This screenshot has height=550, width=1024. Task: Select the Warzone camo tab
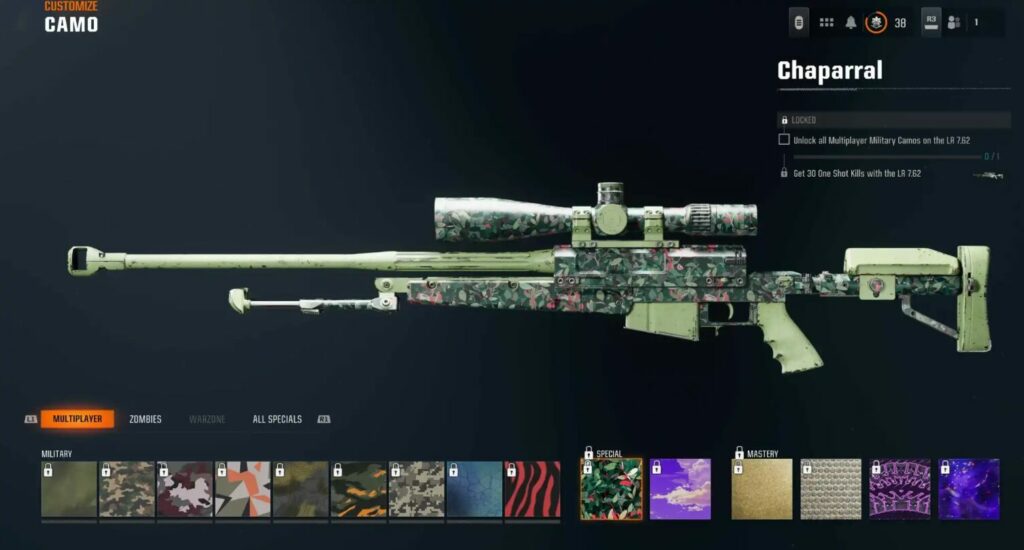click(x=207, y=419)
